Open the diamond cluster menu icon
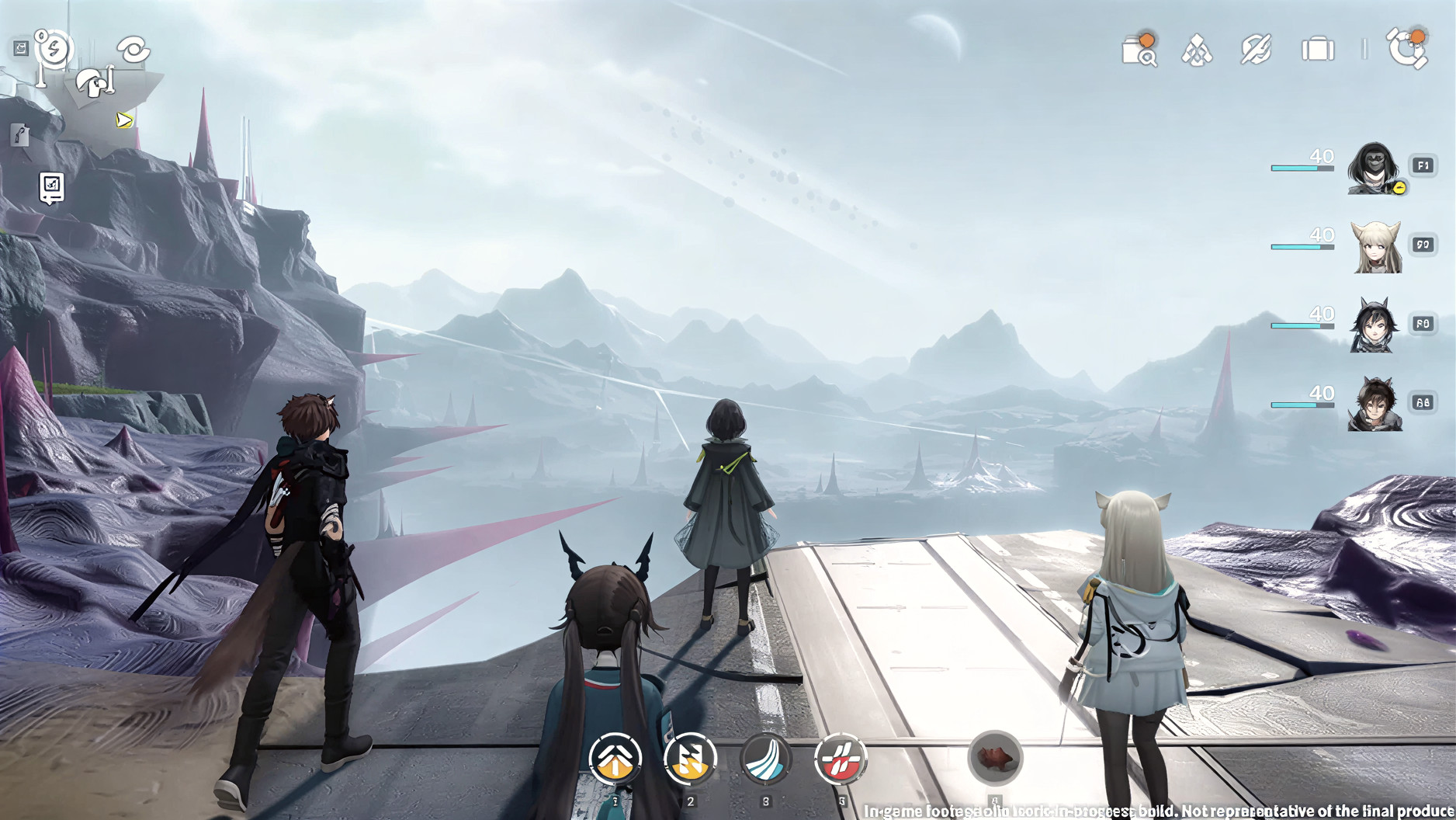The image size is (1456, 820). pyautogui.click(x=1197, y=51)
